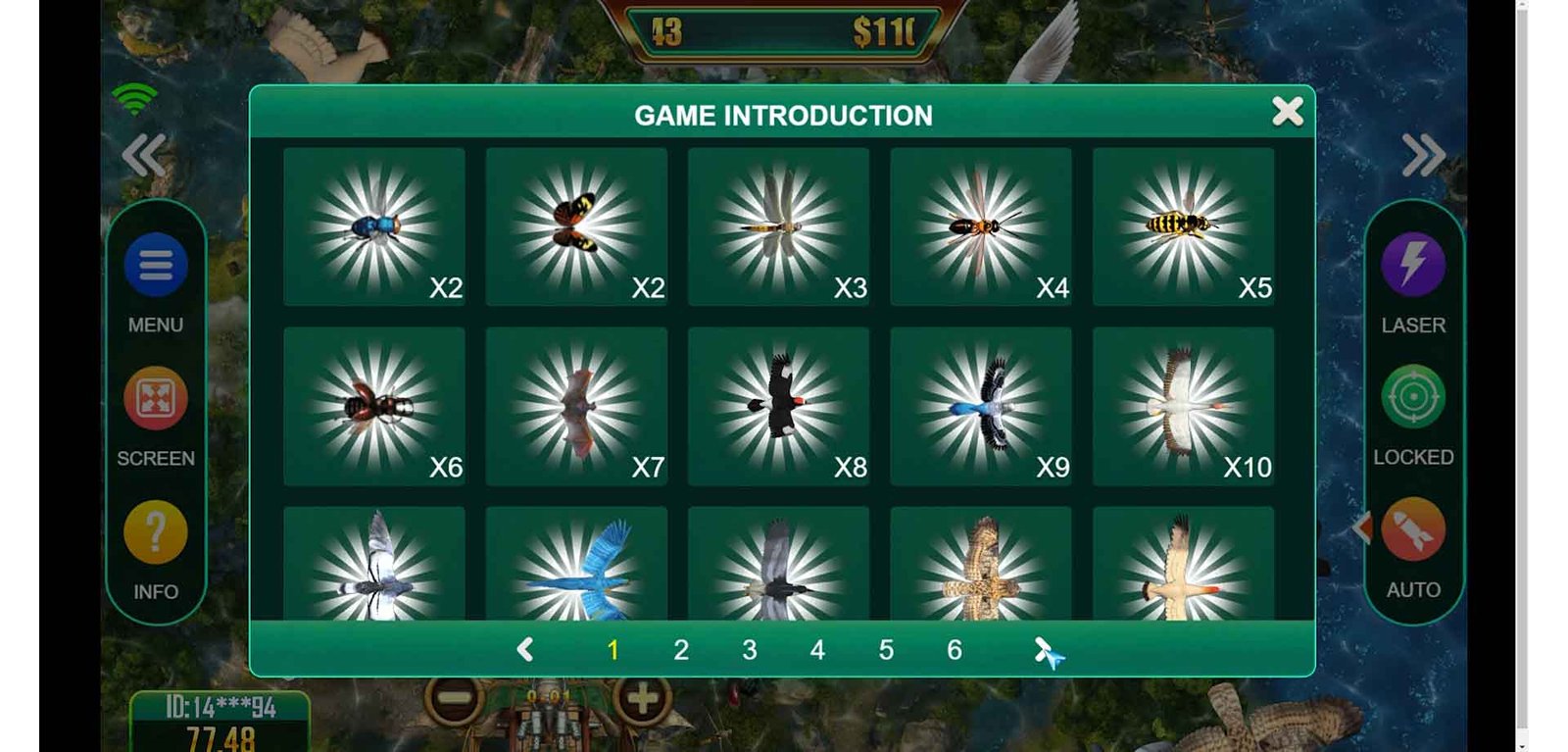The image size is (1568, 752).
Task: Decrease bet with the minus button
Action: pyautogui.click(x=454, y=699)
